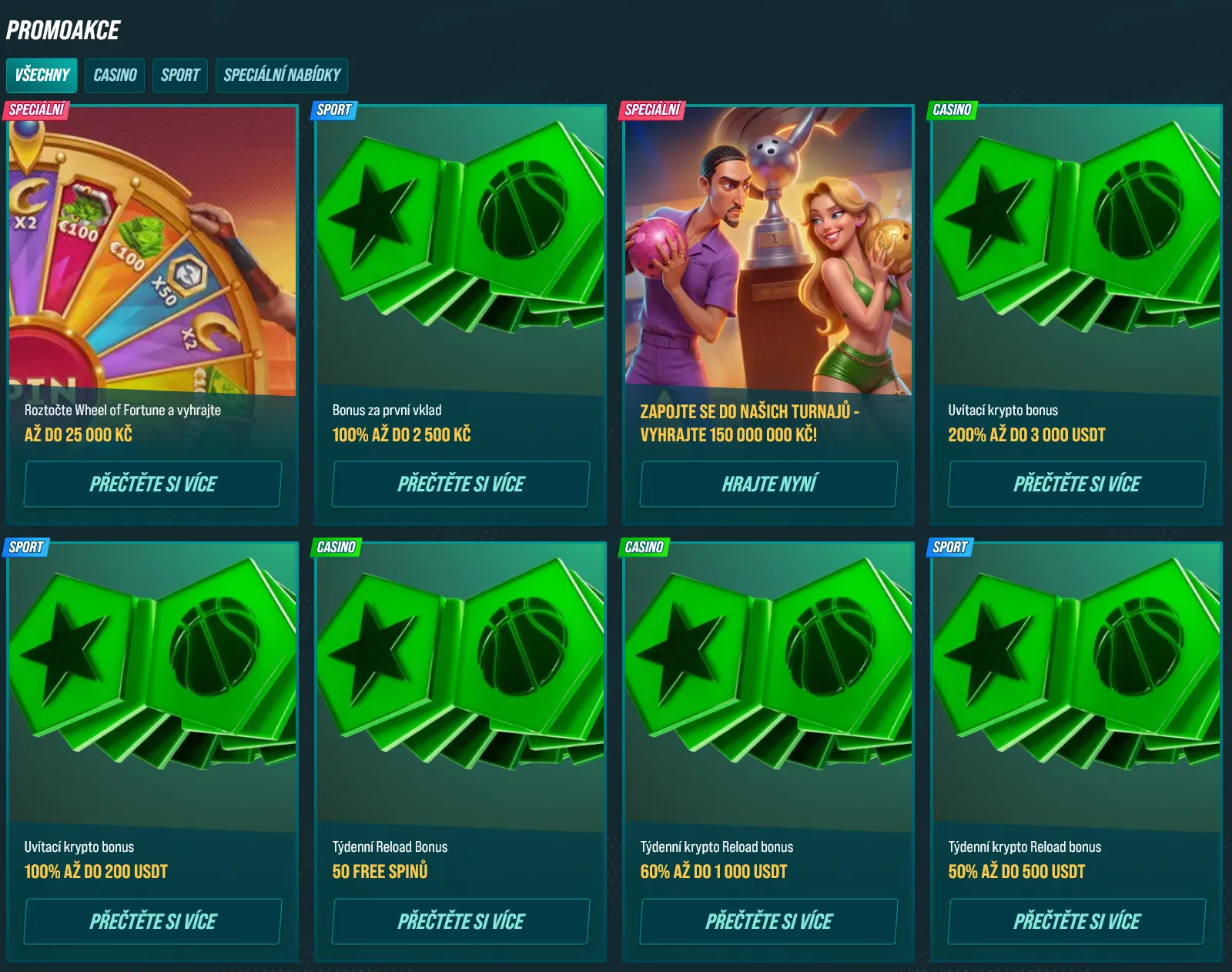Open 60% weekly crypto reload bonus details

point(767,921)
